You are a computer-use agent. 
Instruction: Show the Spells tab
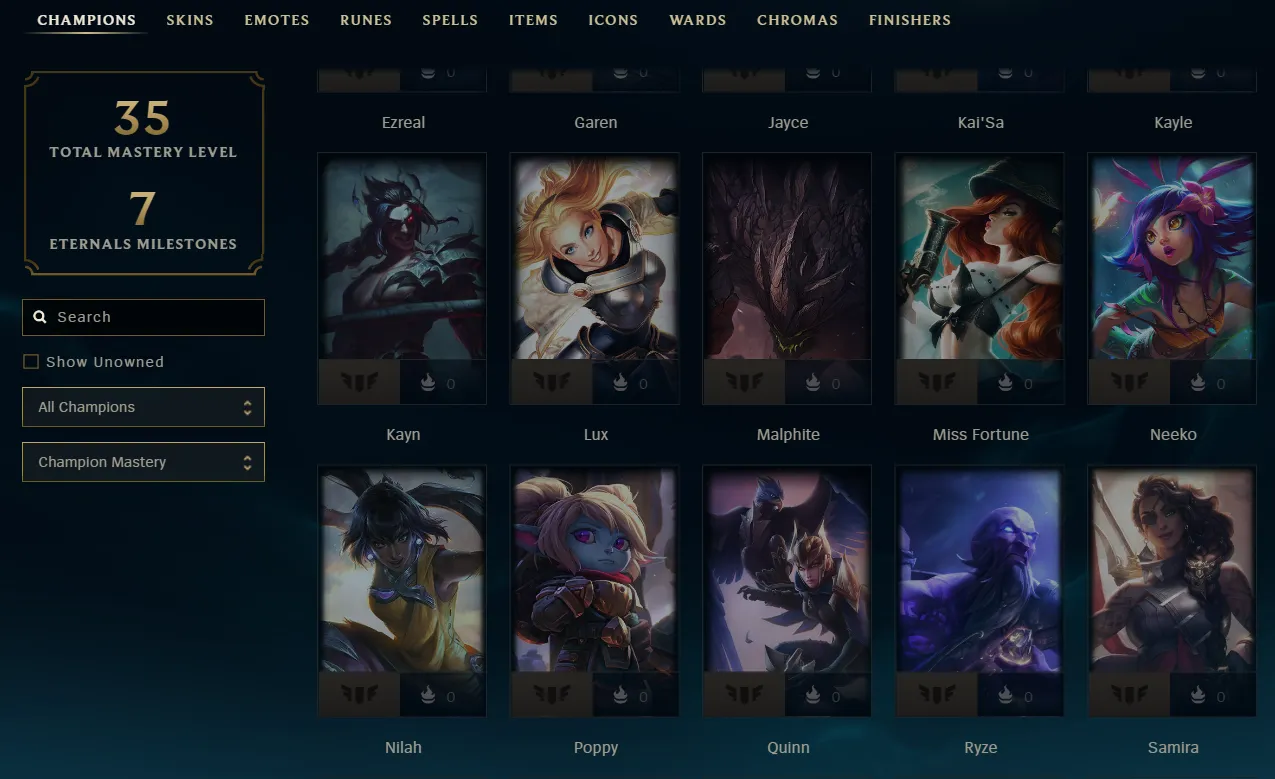point(450,20)
